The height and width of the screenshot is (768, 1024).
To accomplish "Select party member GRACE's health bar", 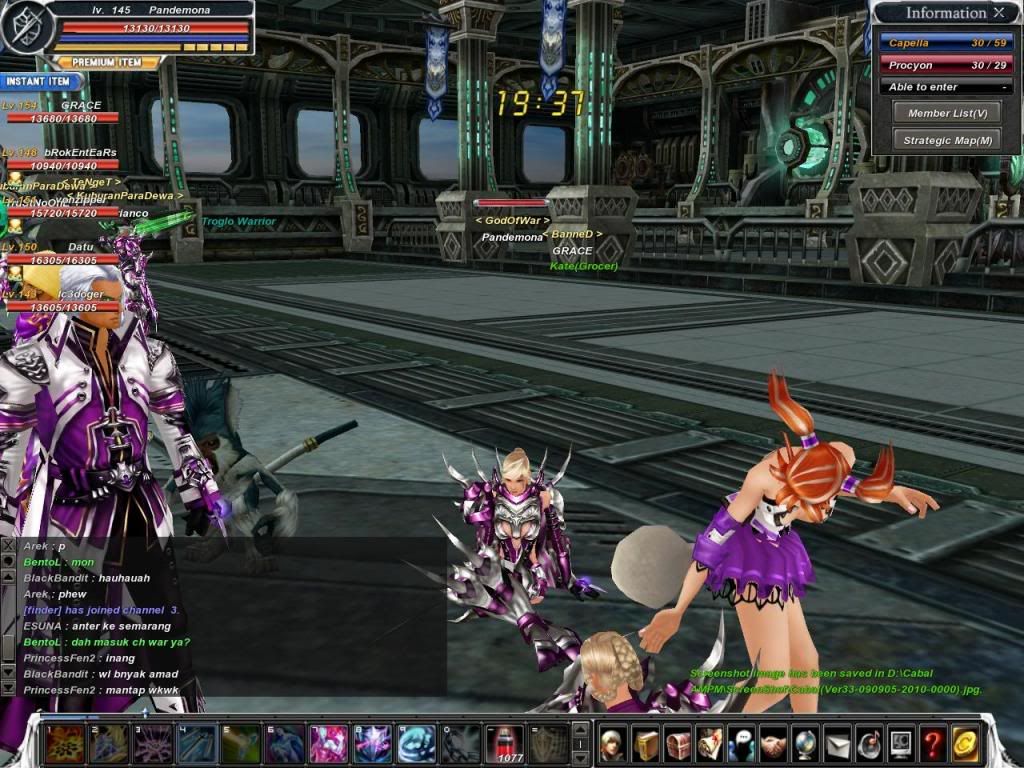I will 62,118.
